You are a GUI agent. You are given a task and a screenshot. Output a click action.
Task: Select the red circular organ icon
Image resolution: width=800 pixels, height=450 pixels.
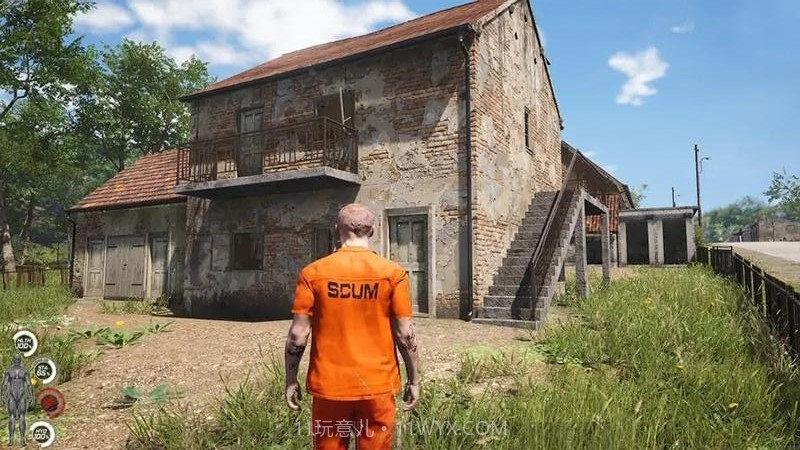coord(51,402)
